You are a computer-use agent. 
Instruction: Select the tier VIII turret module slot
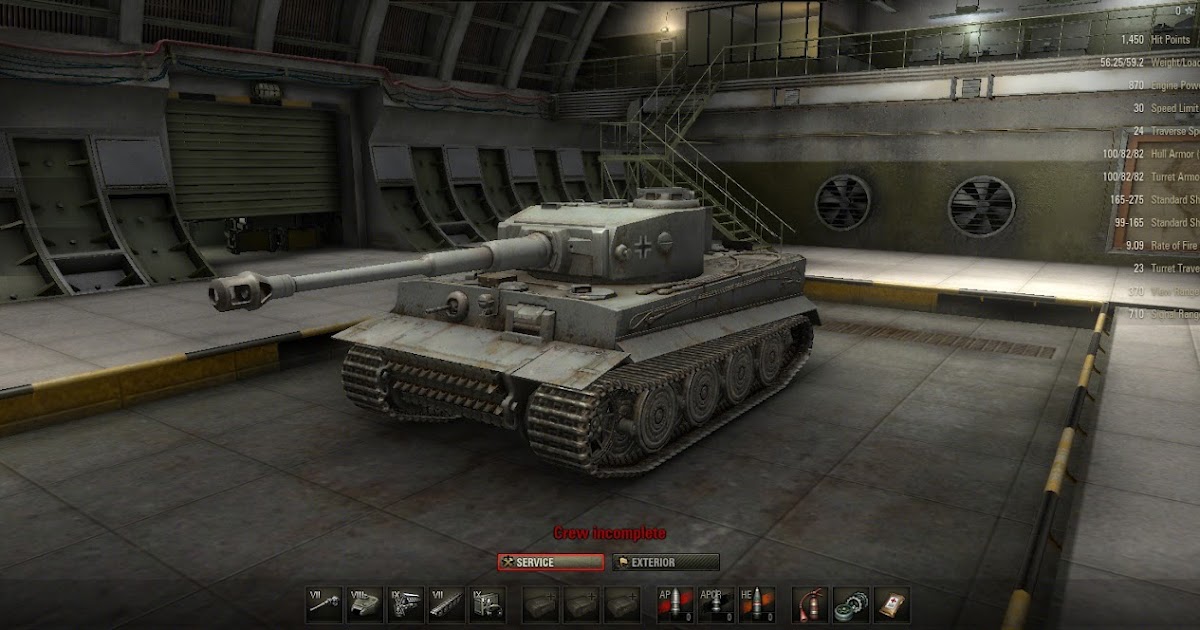(364, 604)
